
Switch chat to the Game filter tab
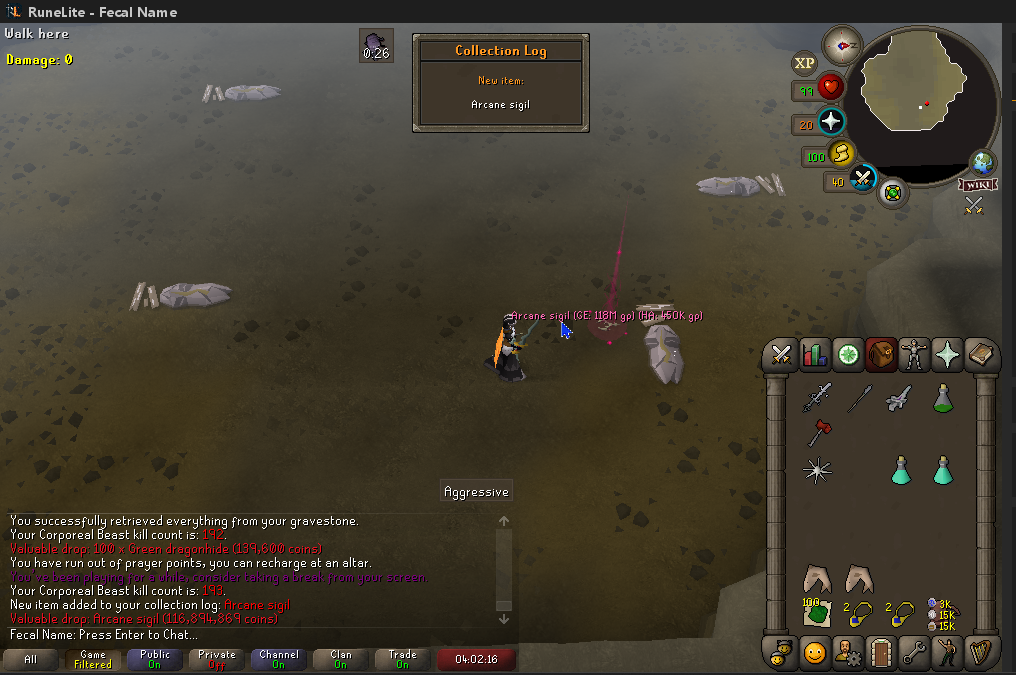coord(92,660)
